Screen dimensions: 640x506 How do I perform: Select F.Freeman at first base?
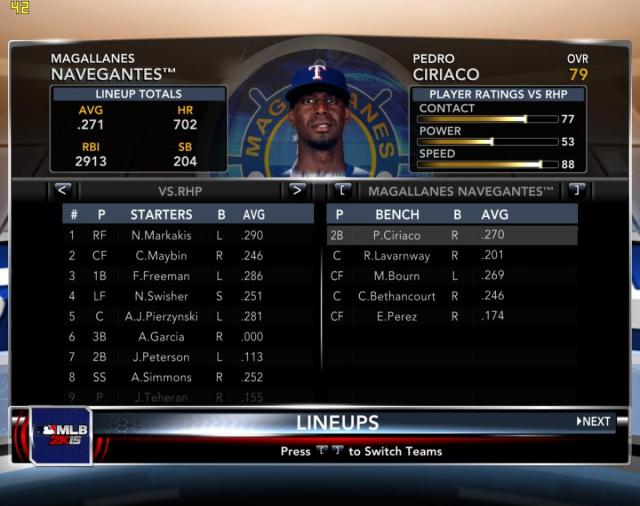pyautogui.click(x=161, y=275)
